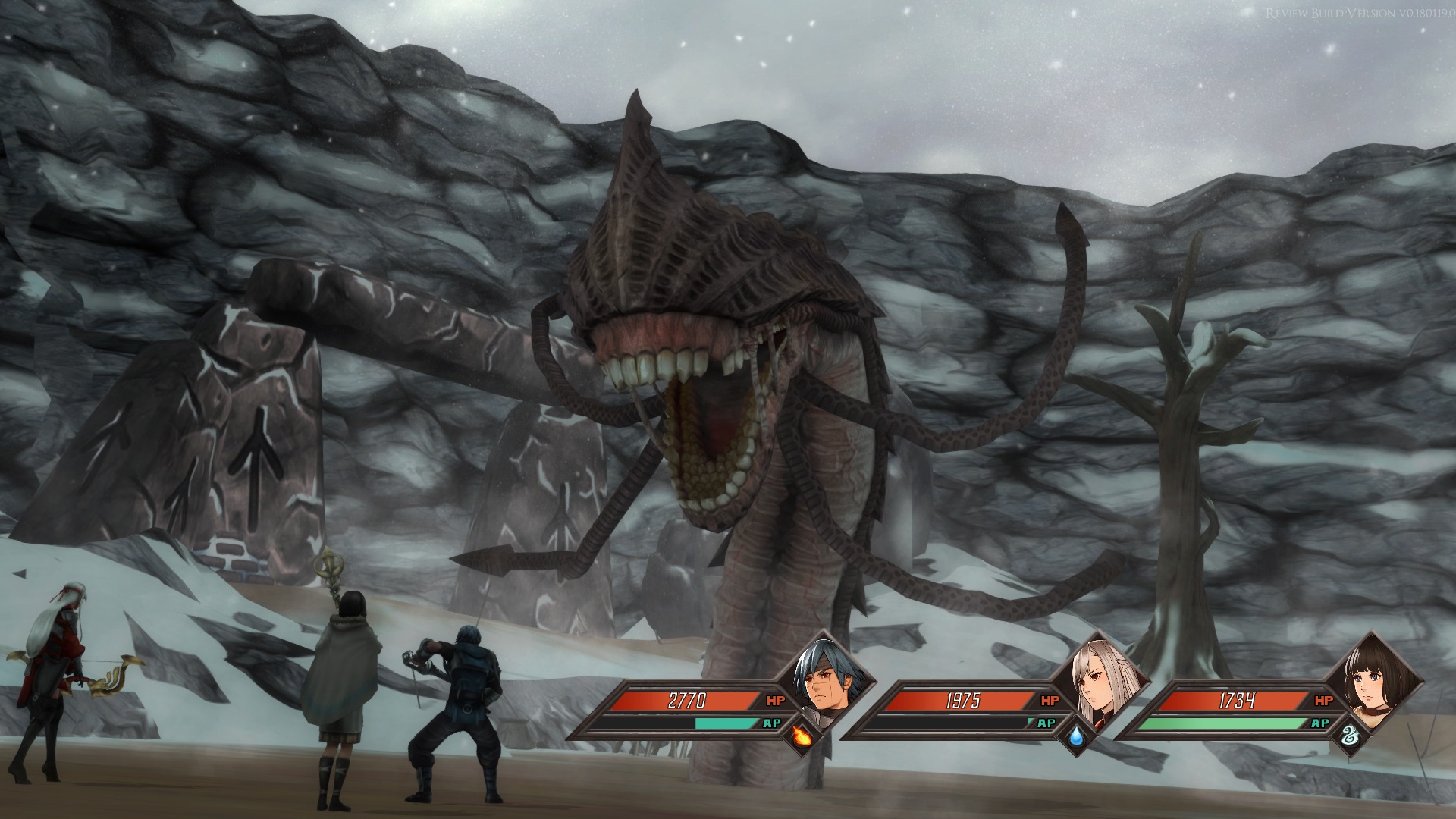The height and width of the screenshot is (819, 1456).
Task: Pick the brown-haired mage's portrait
Action: (x=1370, y=675)
